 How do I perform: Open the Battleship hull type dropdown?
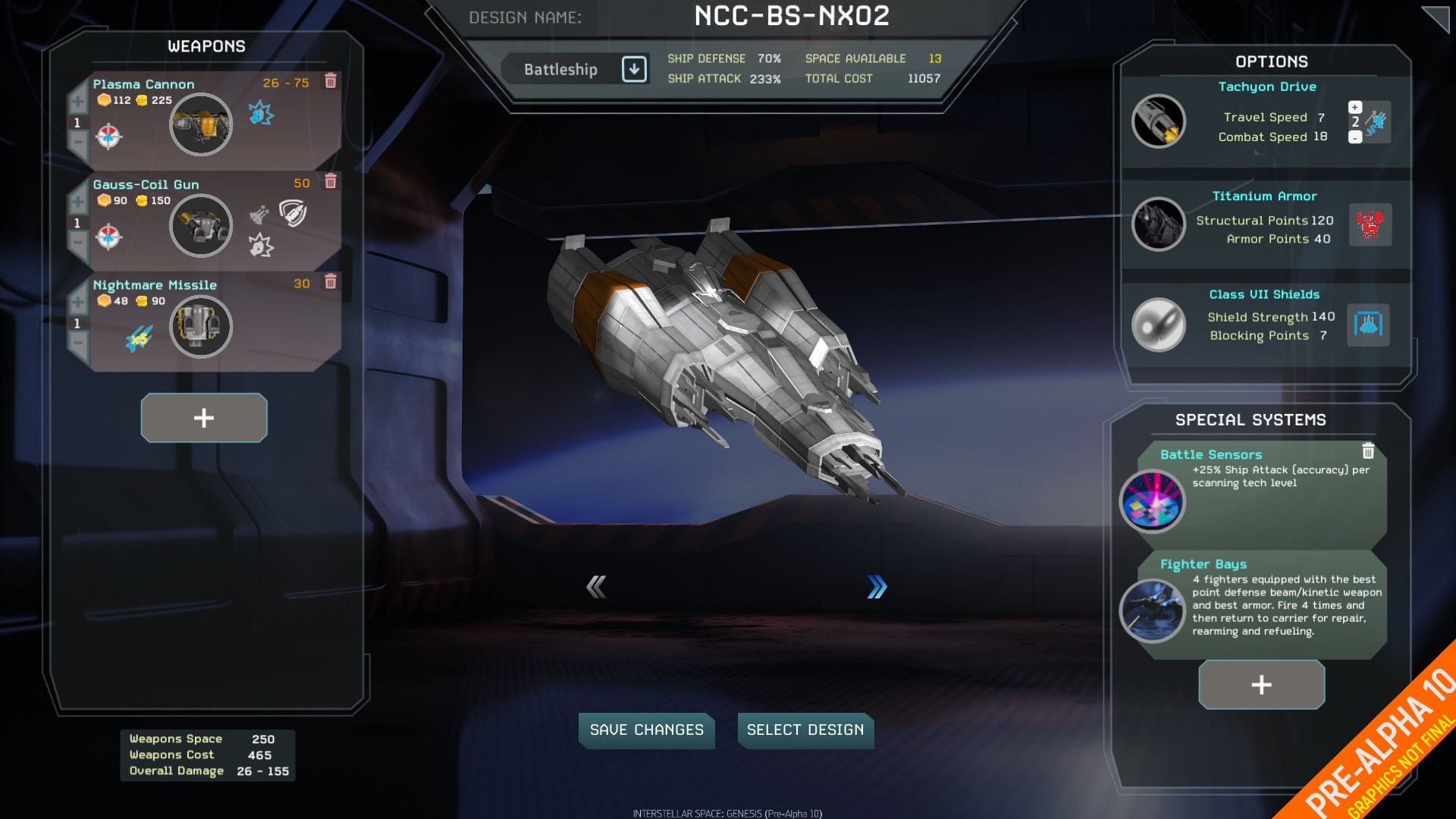pos(634,69)
